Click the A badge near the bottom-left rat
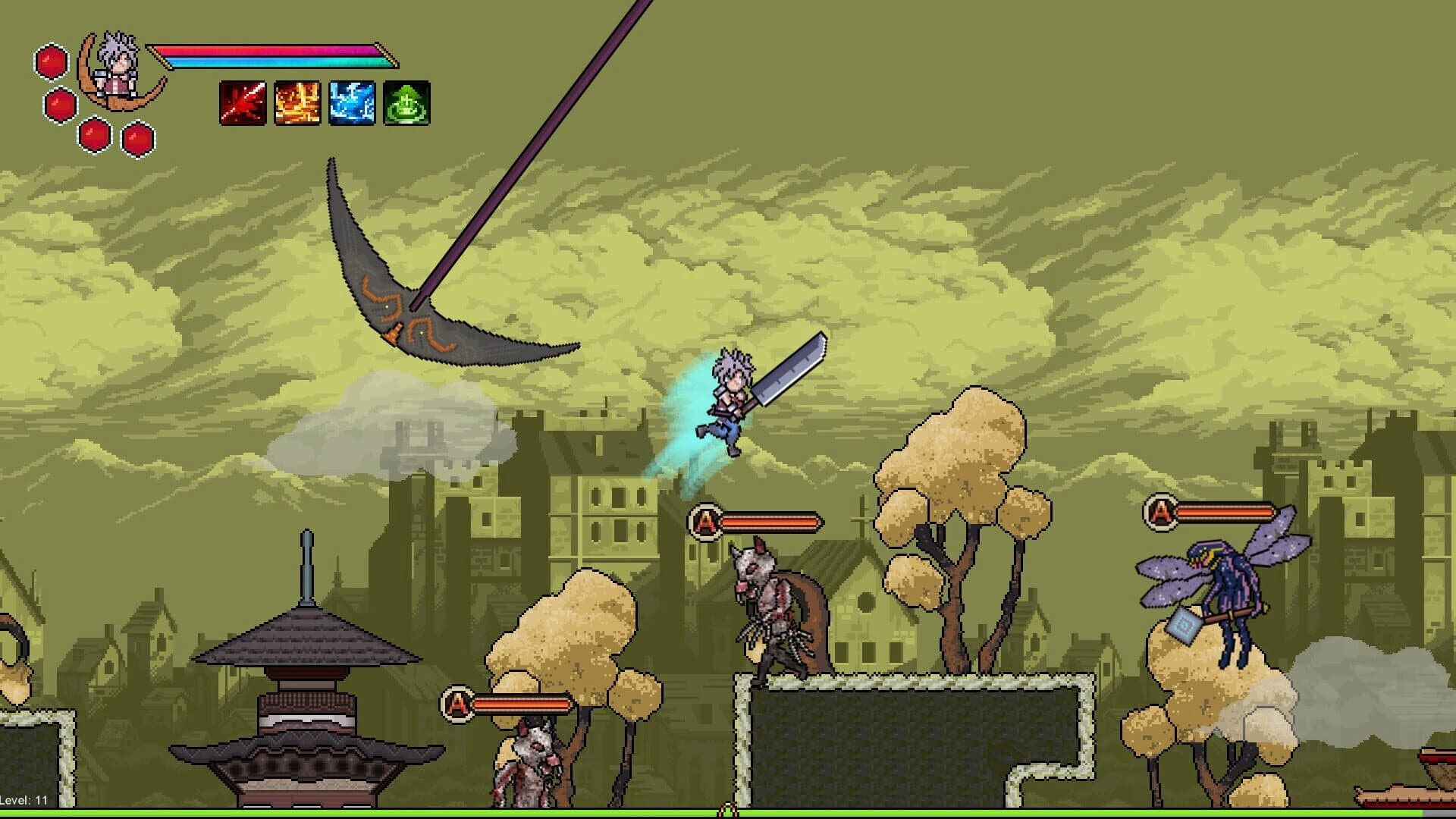Viewport: 1456px width, 819px height. tap(458, 703)
